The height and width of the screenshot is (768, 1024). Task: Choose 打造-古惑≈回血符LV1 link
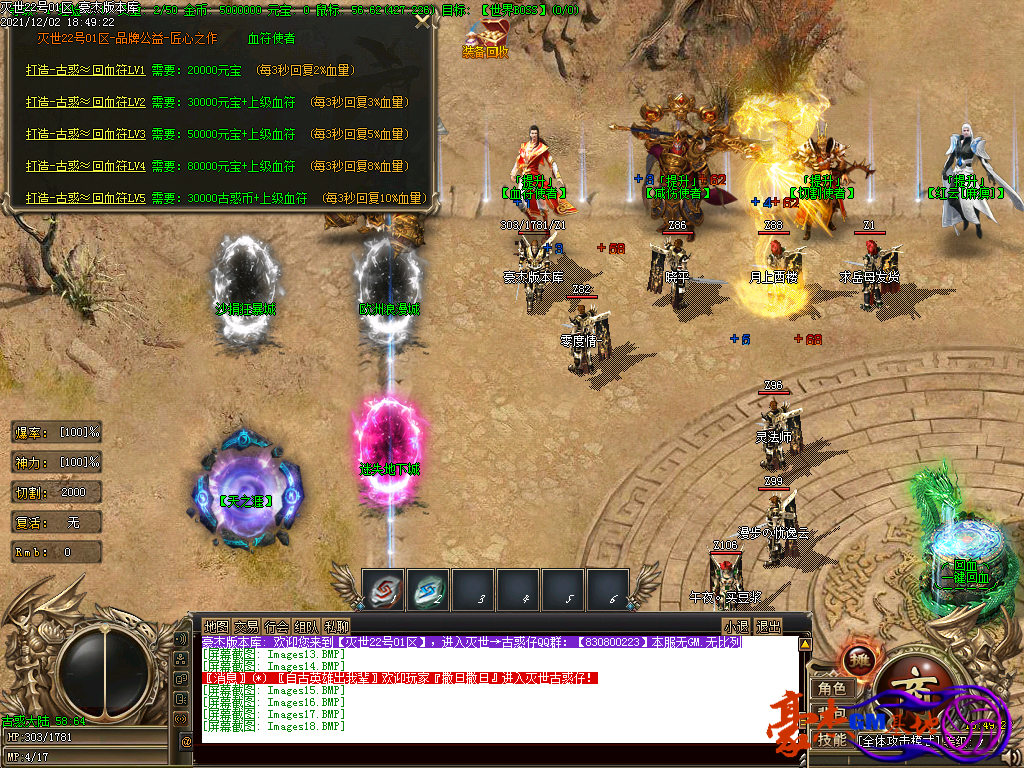[86, 71]
